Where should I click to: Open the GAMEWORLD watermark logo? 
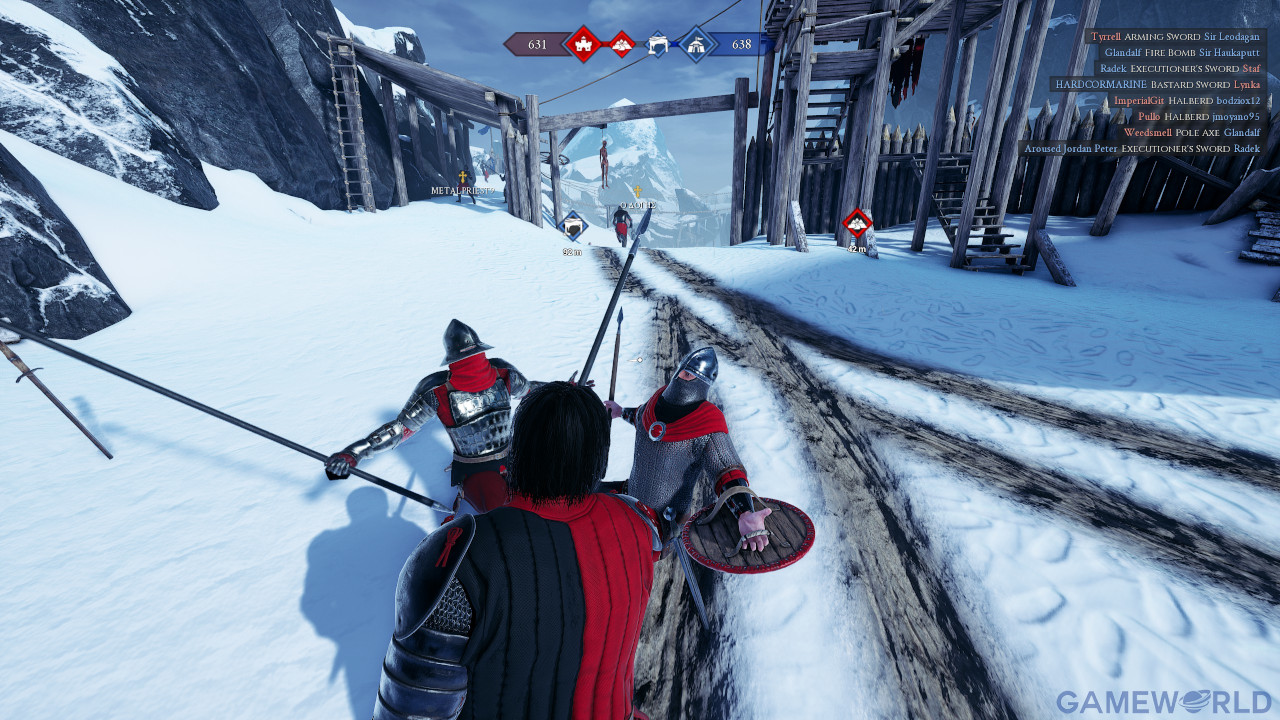click(1165, 699)
